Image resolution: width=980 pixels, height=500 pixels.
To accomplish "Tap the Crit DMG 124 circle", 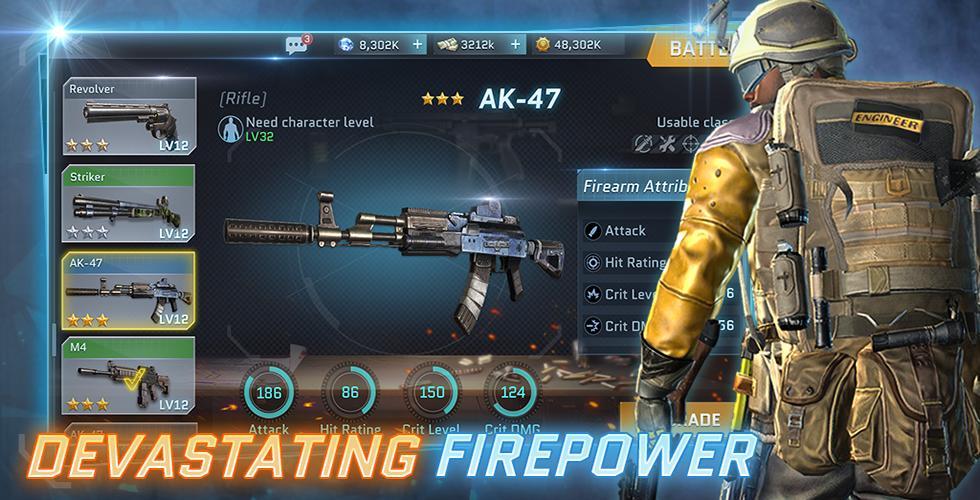I will (512, 393).
